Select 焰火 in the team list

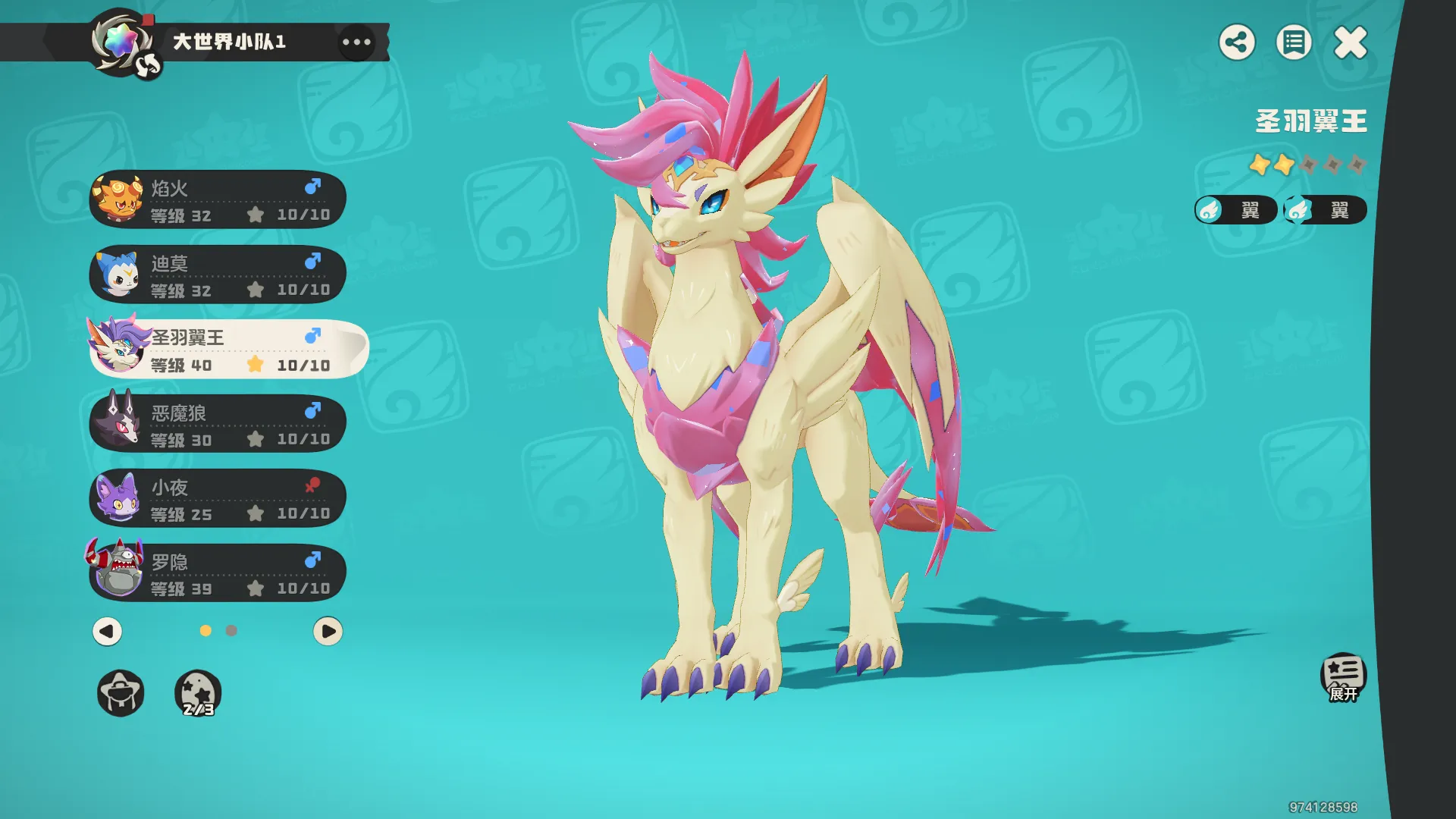pos(218,199)
